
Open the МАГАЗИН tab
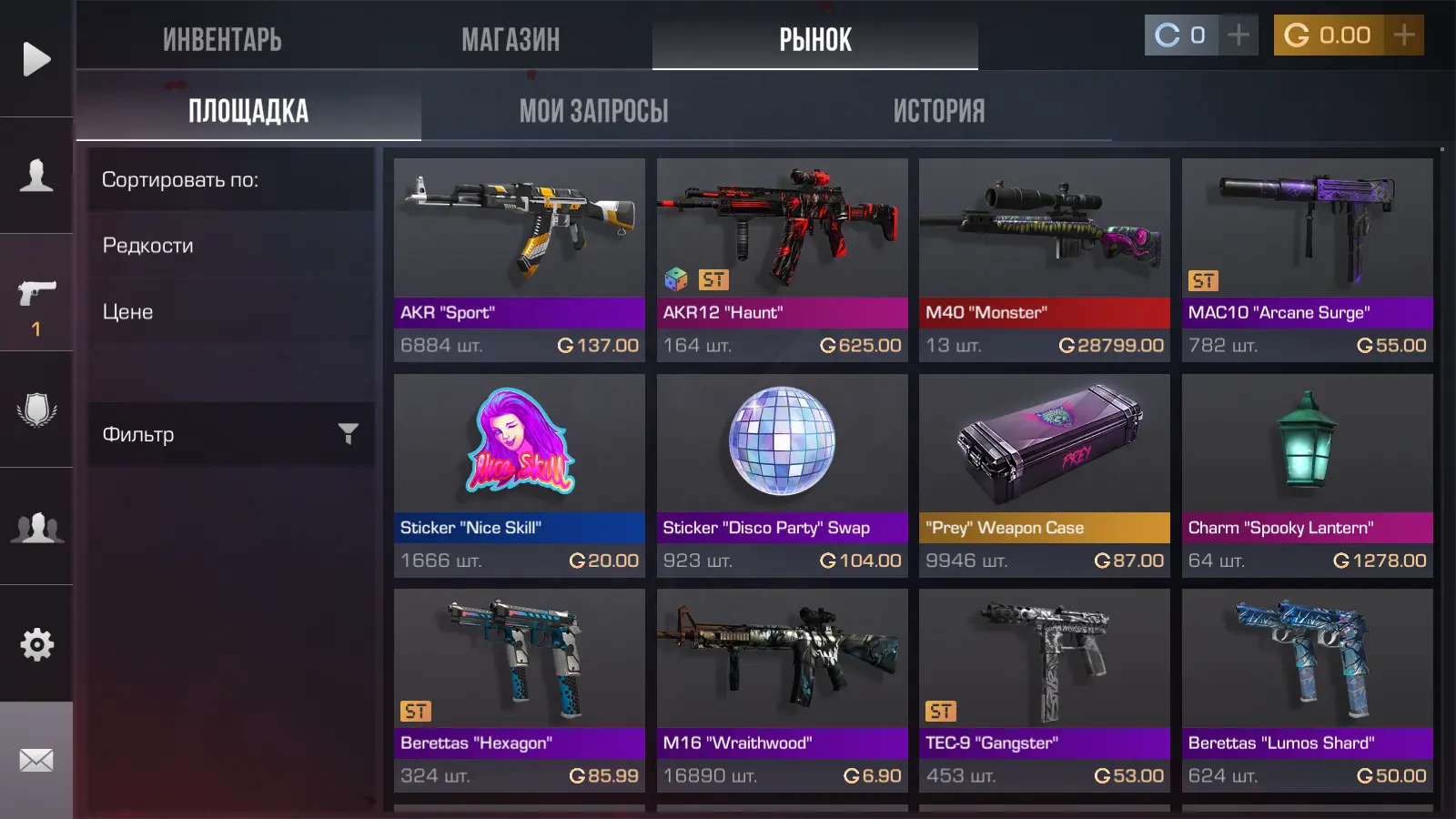point(511,39)
